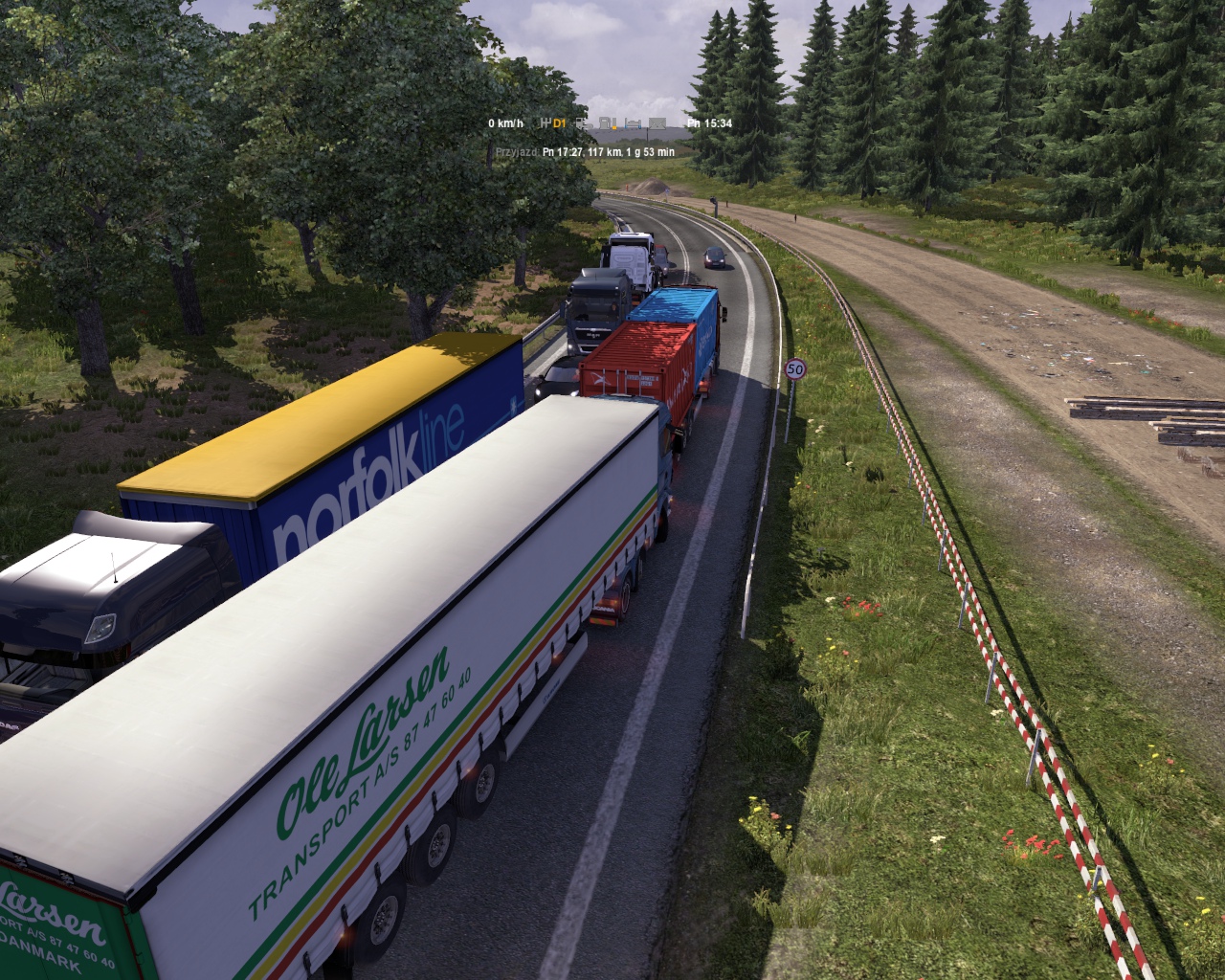Open the envelope mail icon
Image resolution: width=1225 pixels, height=980 pixels.
(657, 123)
